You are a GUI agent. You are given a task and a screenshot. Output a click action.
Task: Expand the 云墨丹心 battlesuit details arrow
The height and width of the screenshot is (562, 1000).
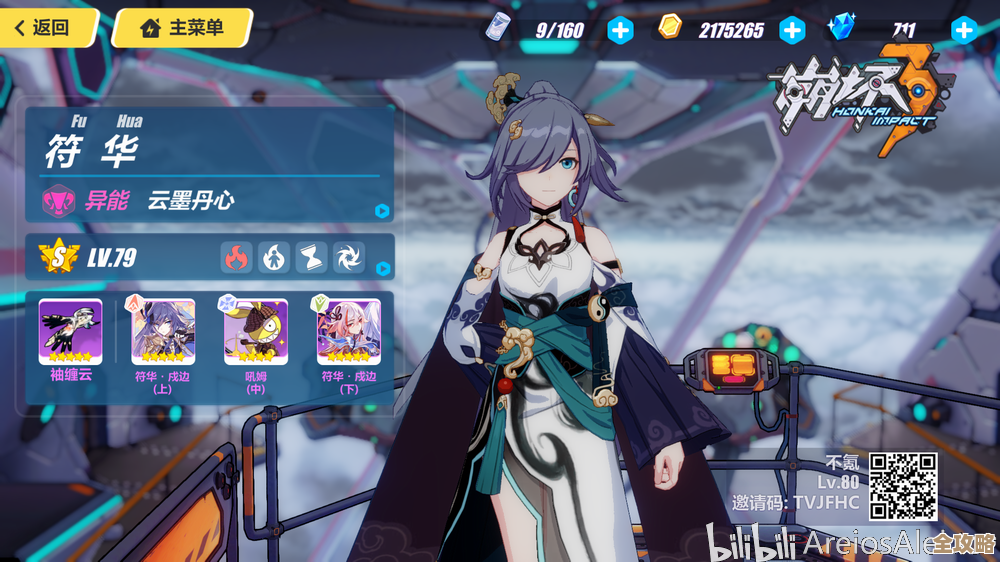coord(382,211)
